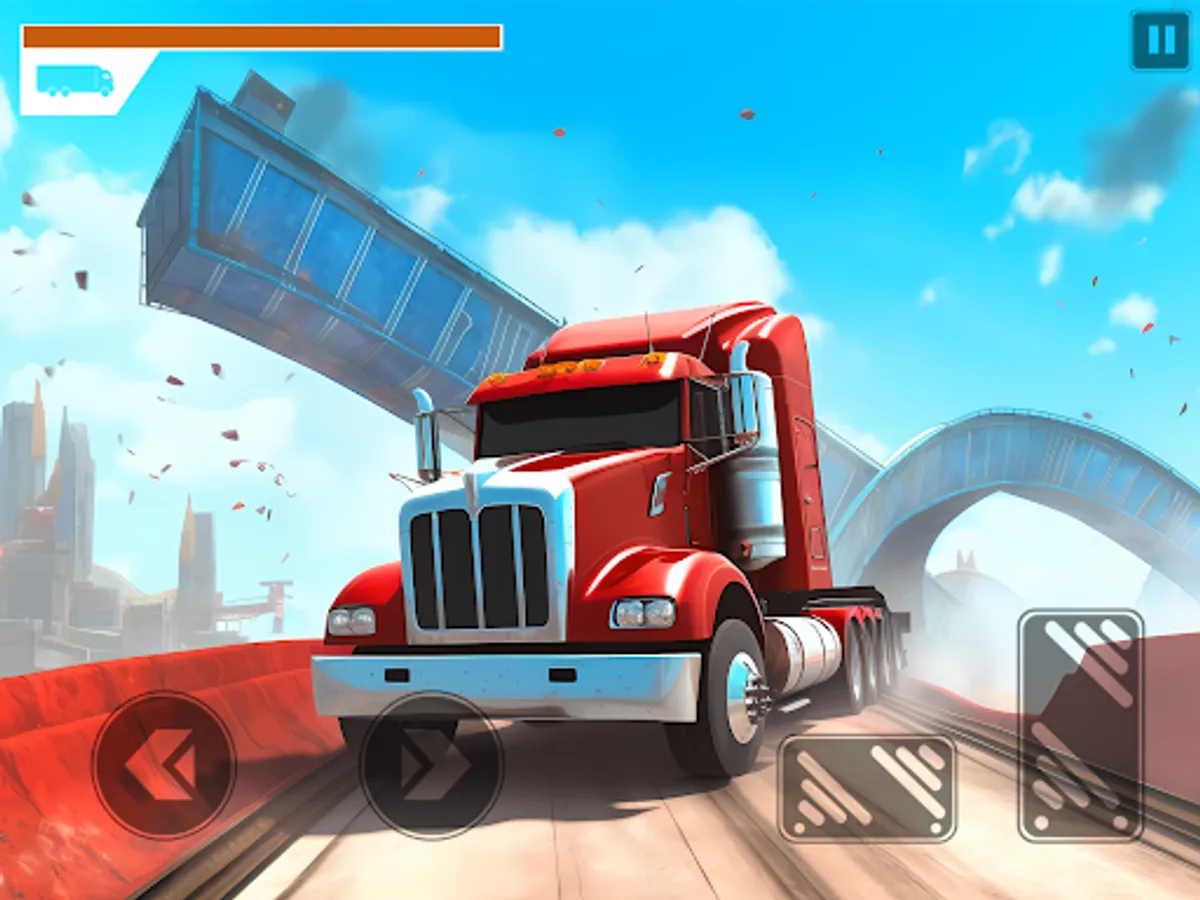Hit the tall accelerator pedal

pyautogui.click(x=1080, y=725)
